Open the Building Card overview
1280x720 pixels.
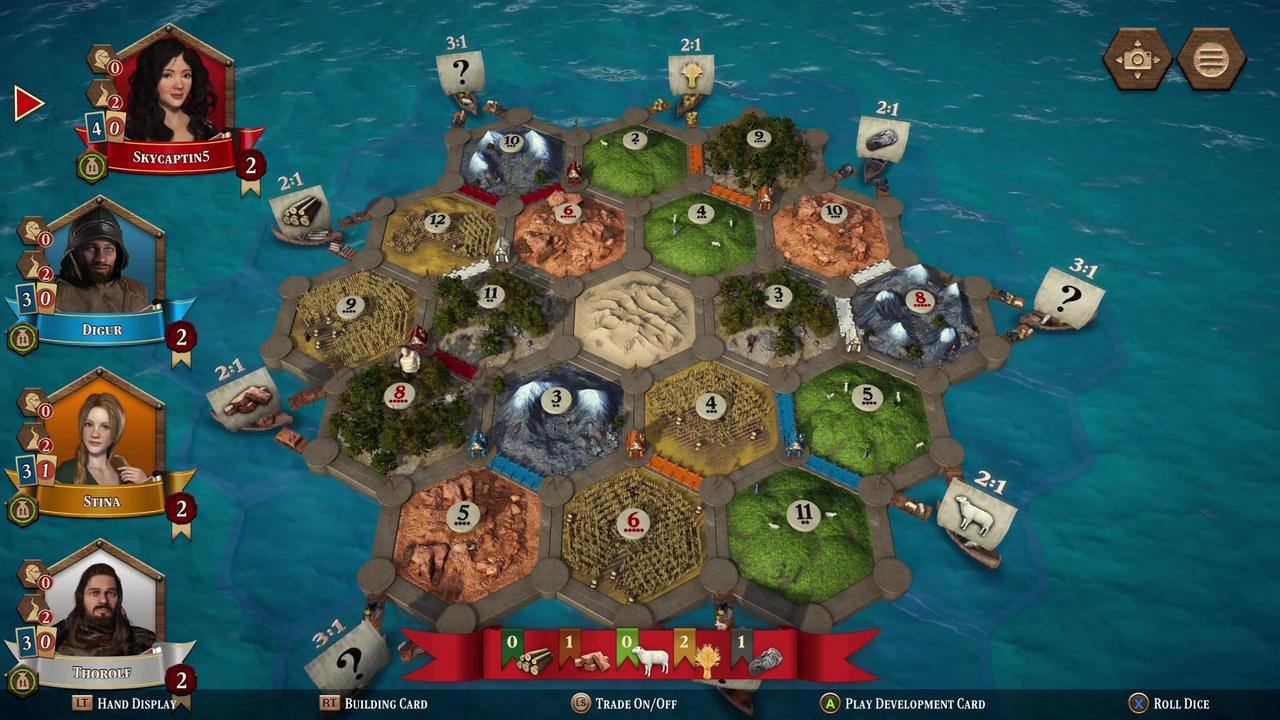[x=385, y=704]
